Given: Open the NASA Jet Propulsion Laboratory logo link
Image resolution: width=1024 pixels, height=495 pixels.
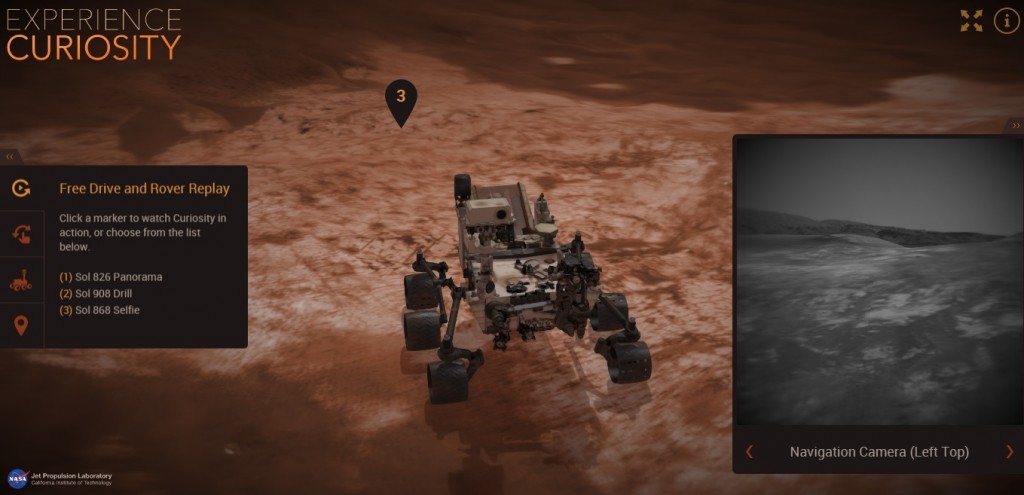Looking at the screenshot, I should 60,478.
